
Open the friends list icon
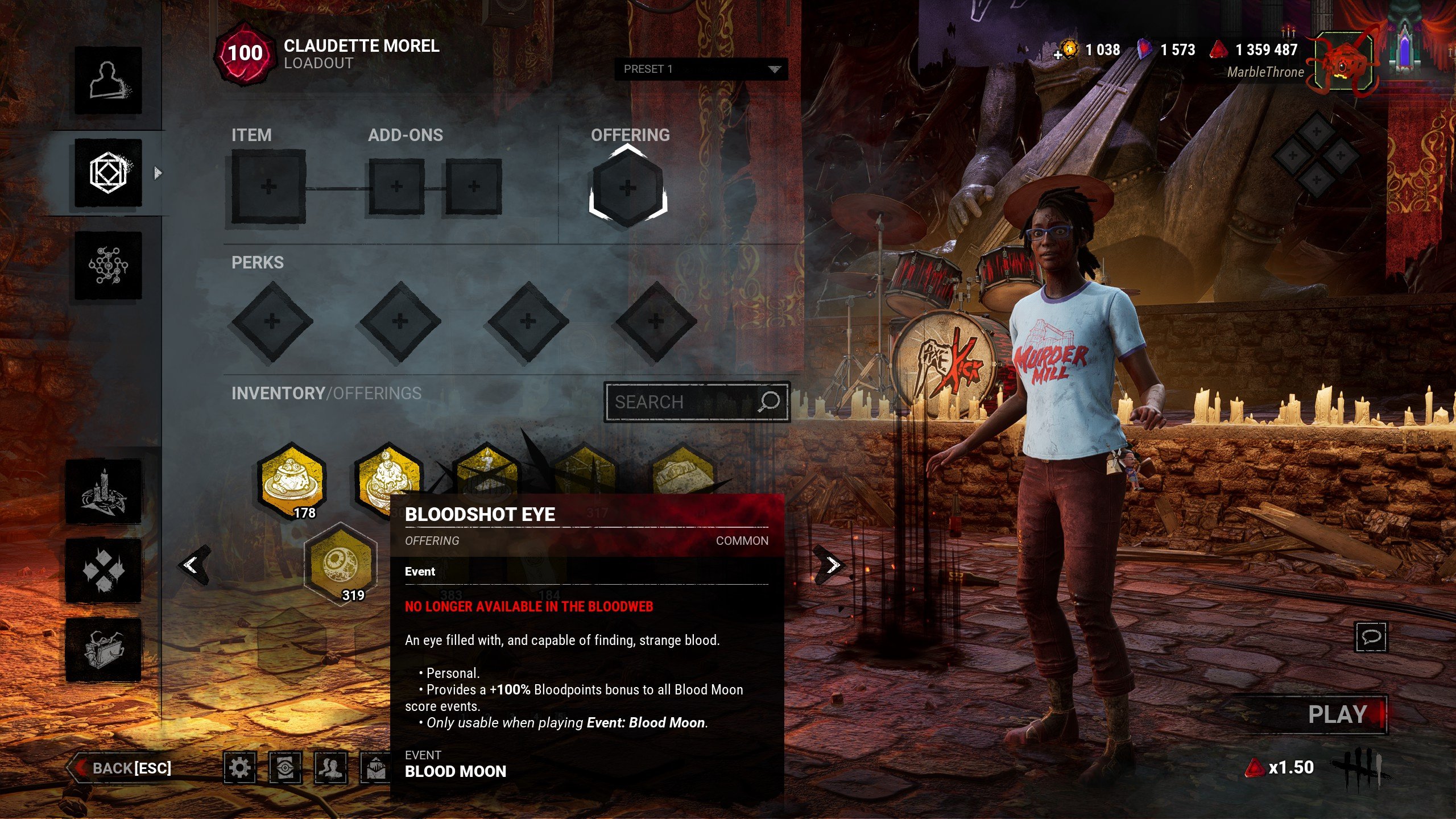pyautogui.click(x=330, y=768)
